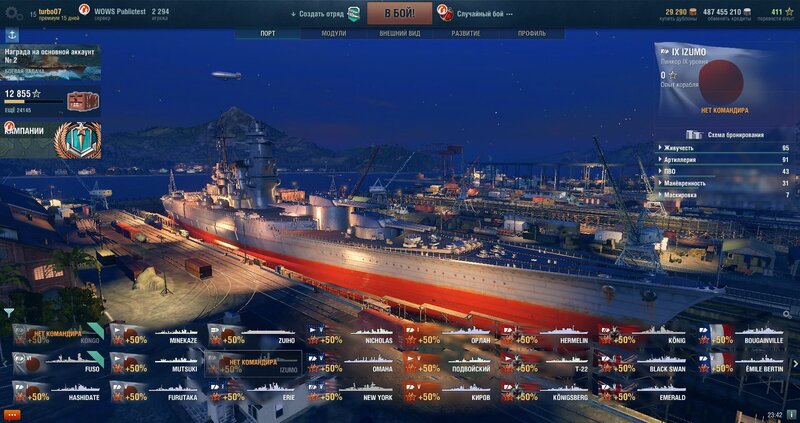800x423 pixels.
Task: Select the ПОРТ tab
Action: (x=267, y=33)
